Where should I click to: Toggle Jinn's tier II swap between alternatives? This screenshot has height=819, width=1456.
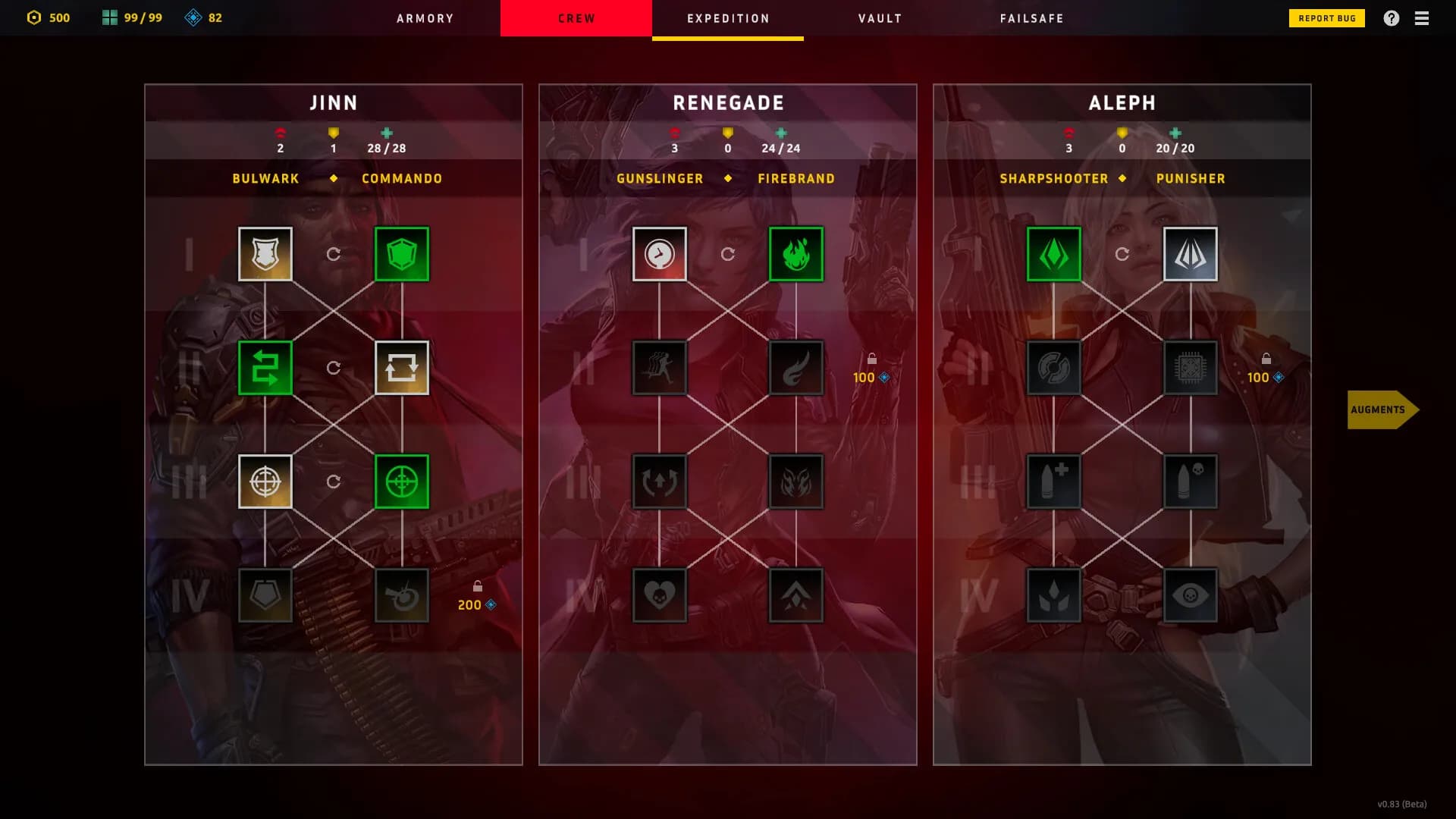point(333,368)
